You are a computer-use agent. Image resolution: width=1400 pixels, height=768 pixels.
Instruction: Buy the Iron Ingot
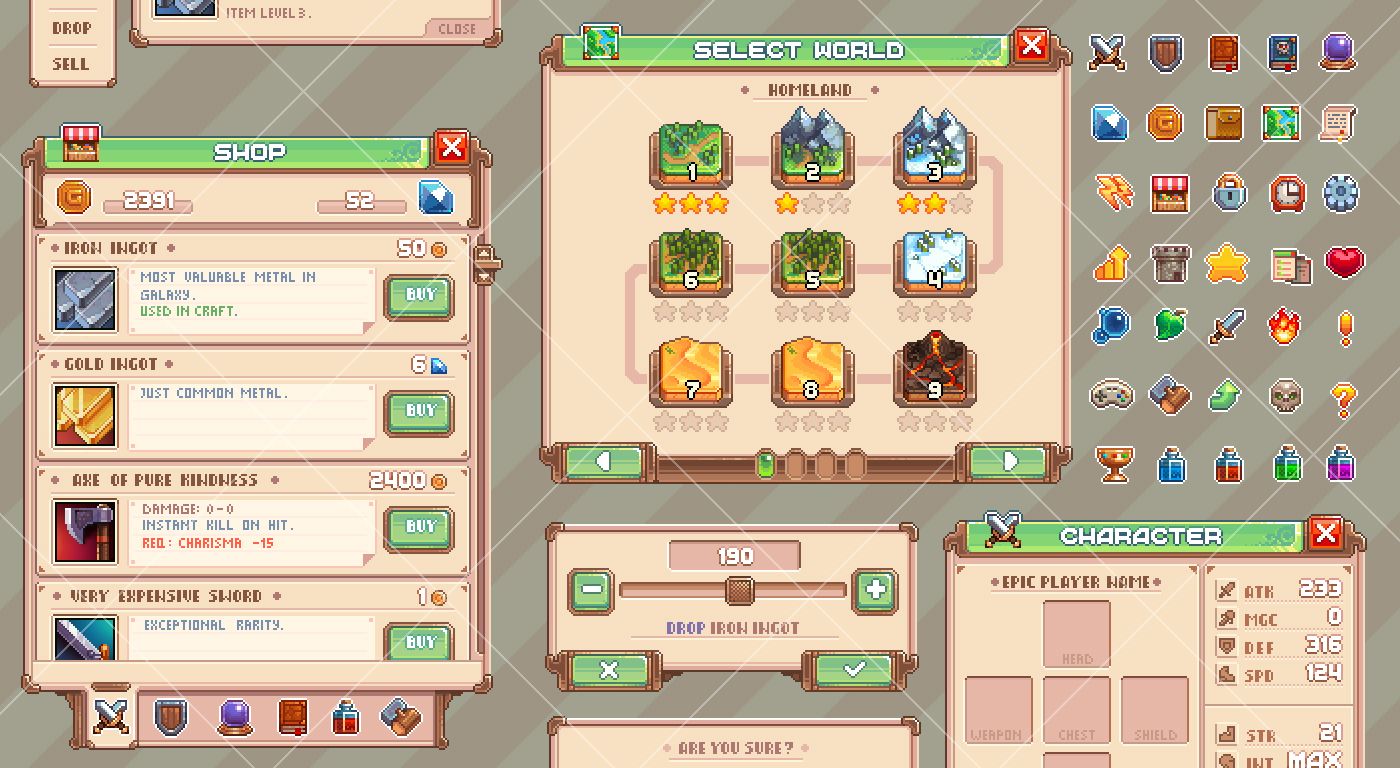(x=418, y=296)
